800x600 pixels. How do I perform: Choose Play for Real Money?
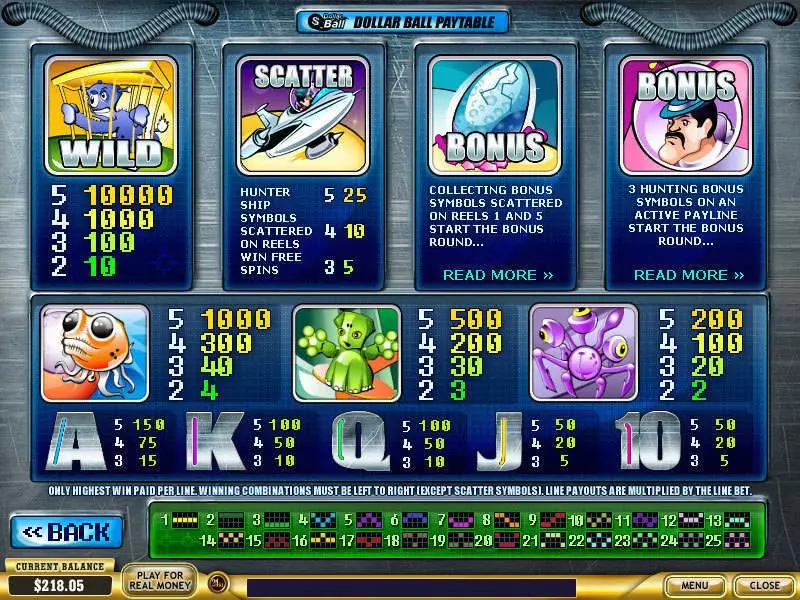tap(159, 580)
